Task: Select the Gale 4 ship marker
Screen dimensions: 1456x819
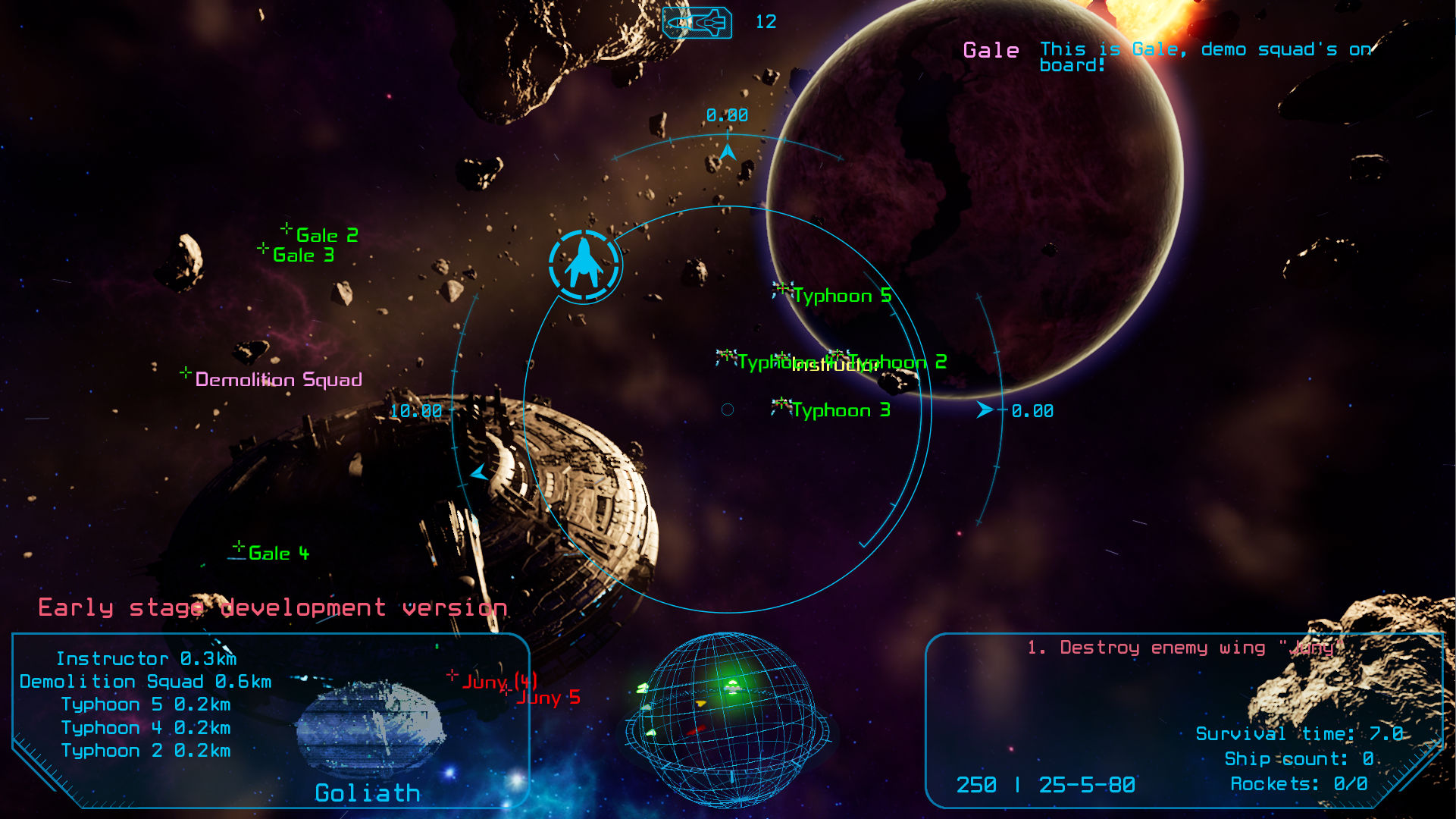Action: (277, 554)
